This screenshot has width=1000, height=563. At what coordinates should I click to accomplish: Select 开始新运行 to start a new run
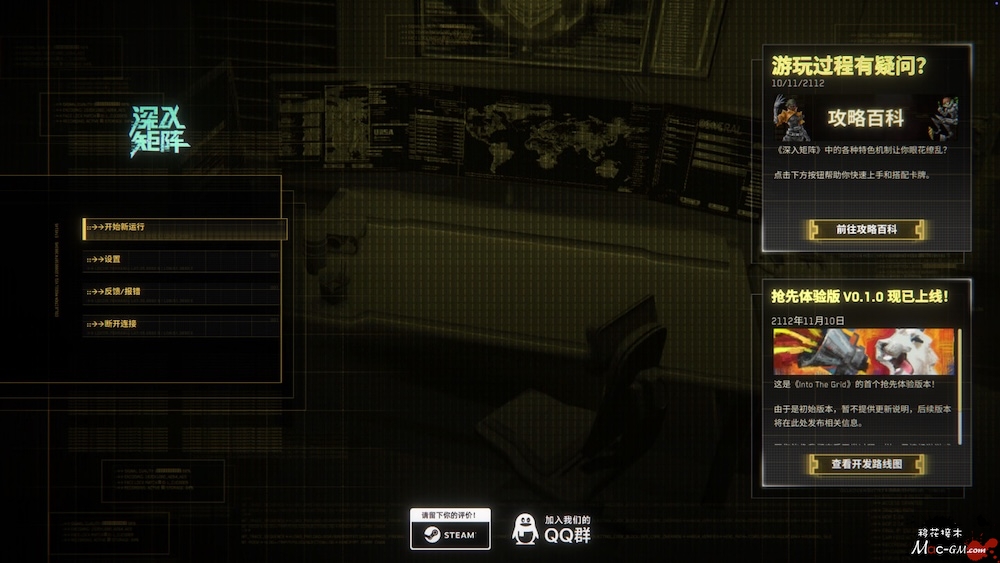185,228
